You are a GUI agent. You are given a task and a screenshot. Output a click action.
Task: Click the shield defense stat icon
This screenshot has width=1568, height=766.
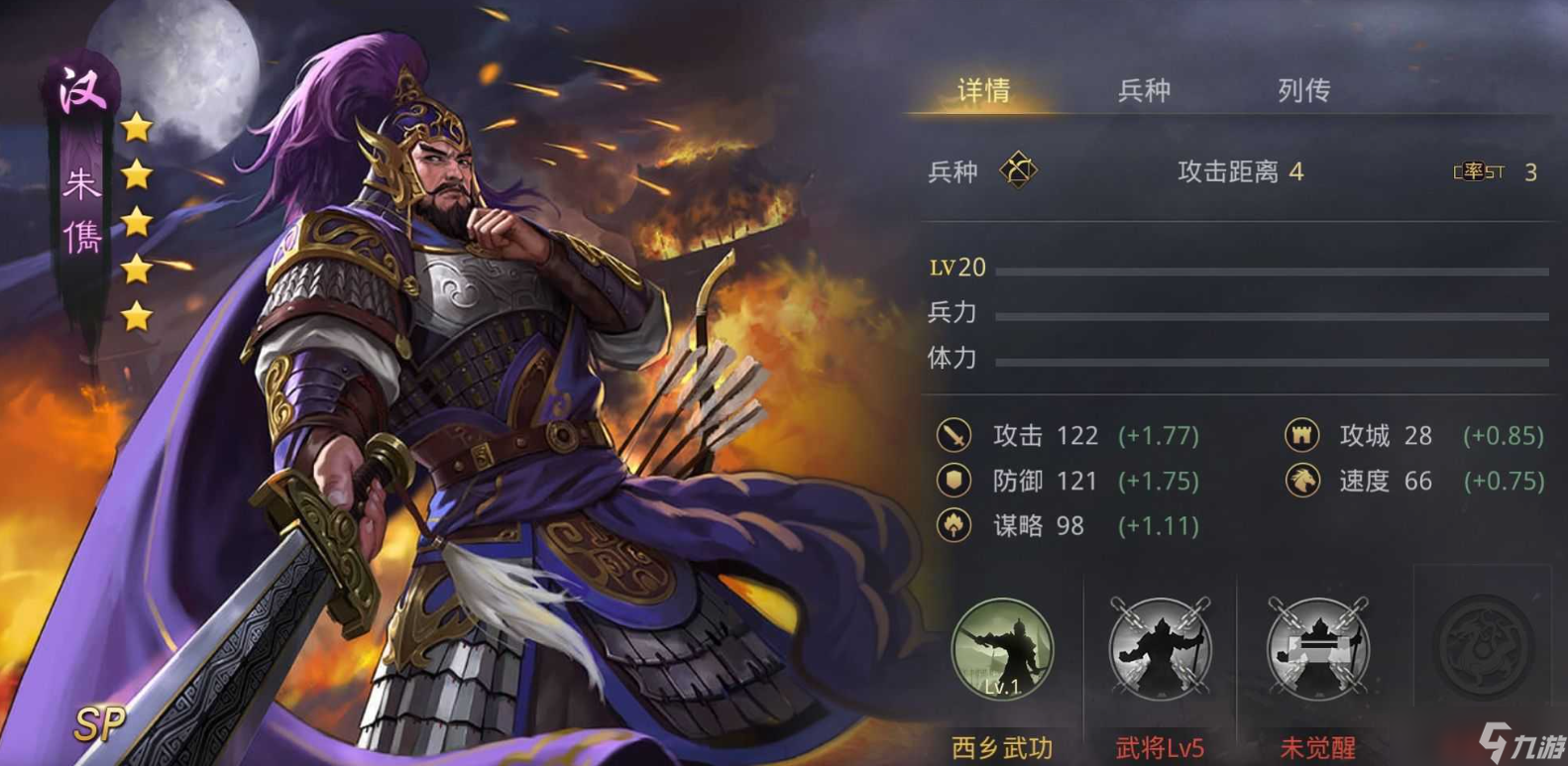coord(953,482)
